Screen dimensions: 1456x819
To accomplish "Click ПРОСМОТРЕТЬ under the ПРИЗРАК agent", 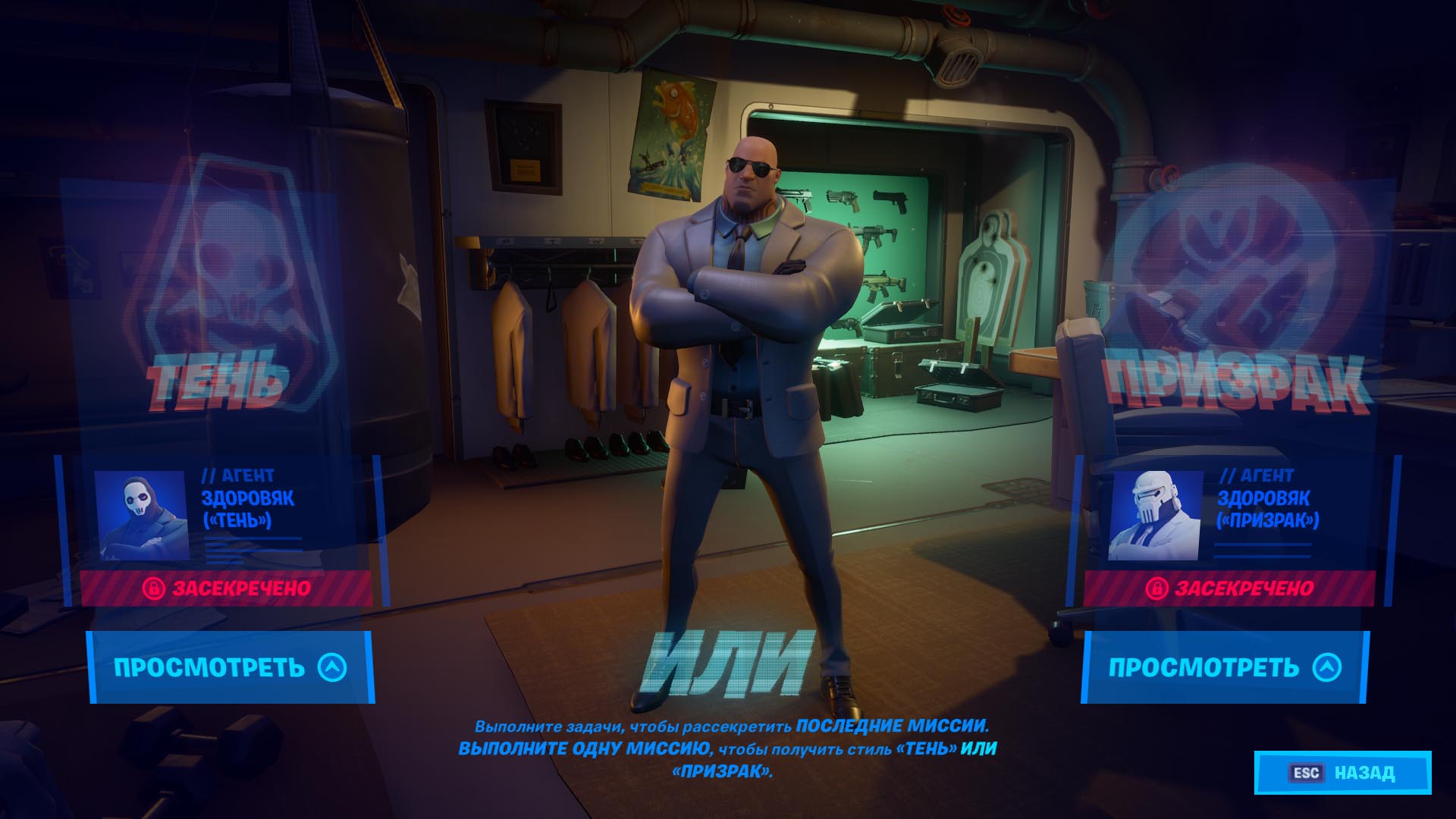I will point(1224,667).
